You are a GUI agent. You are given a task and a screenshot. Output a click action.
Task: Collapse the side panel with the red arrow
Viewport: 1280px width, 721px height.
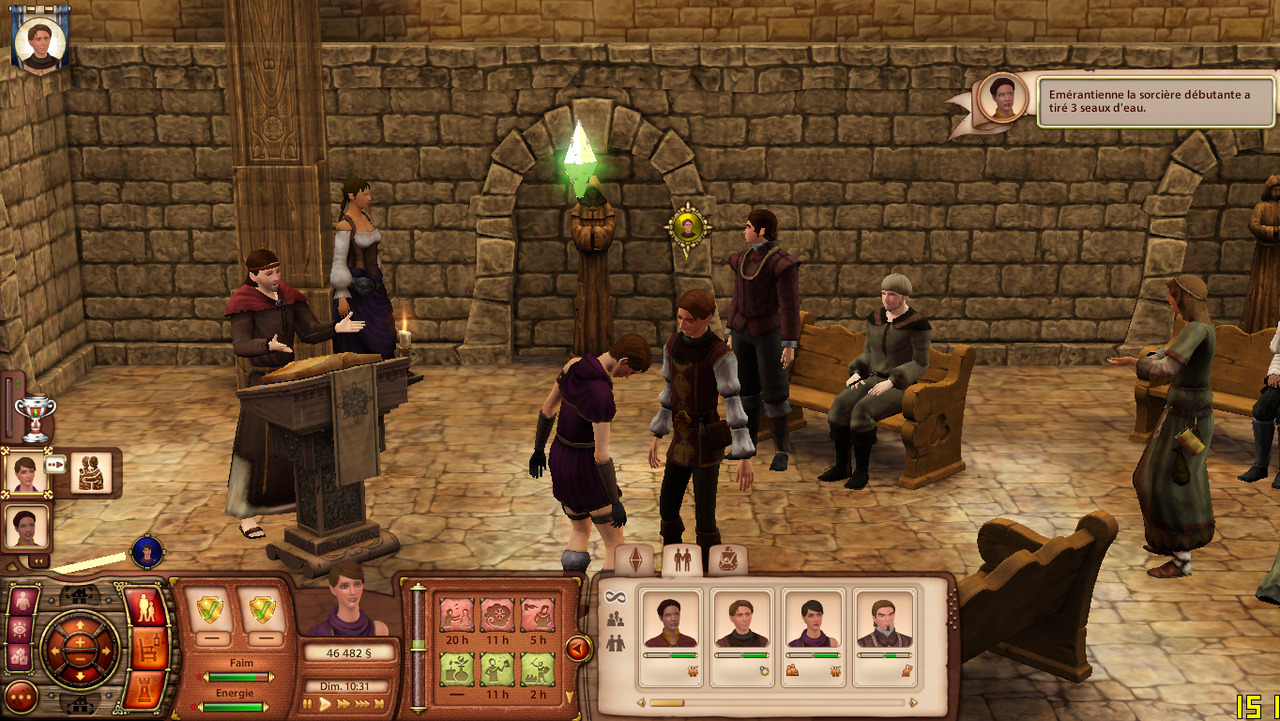coord(578,649)
